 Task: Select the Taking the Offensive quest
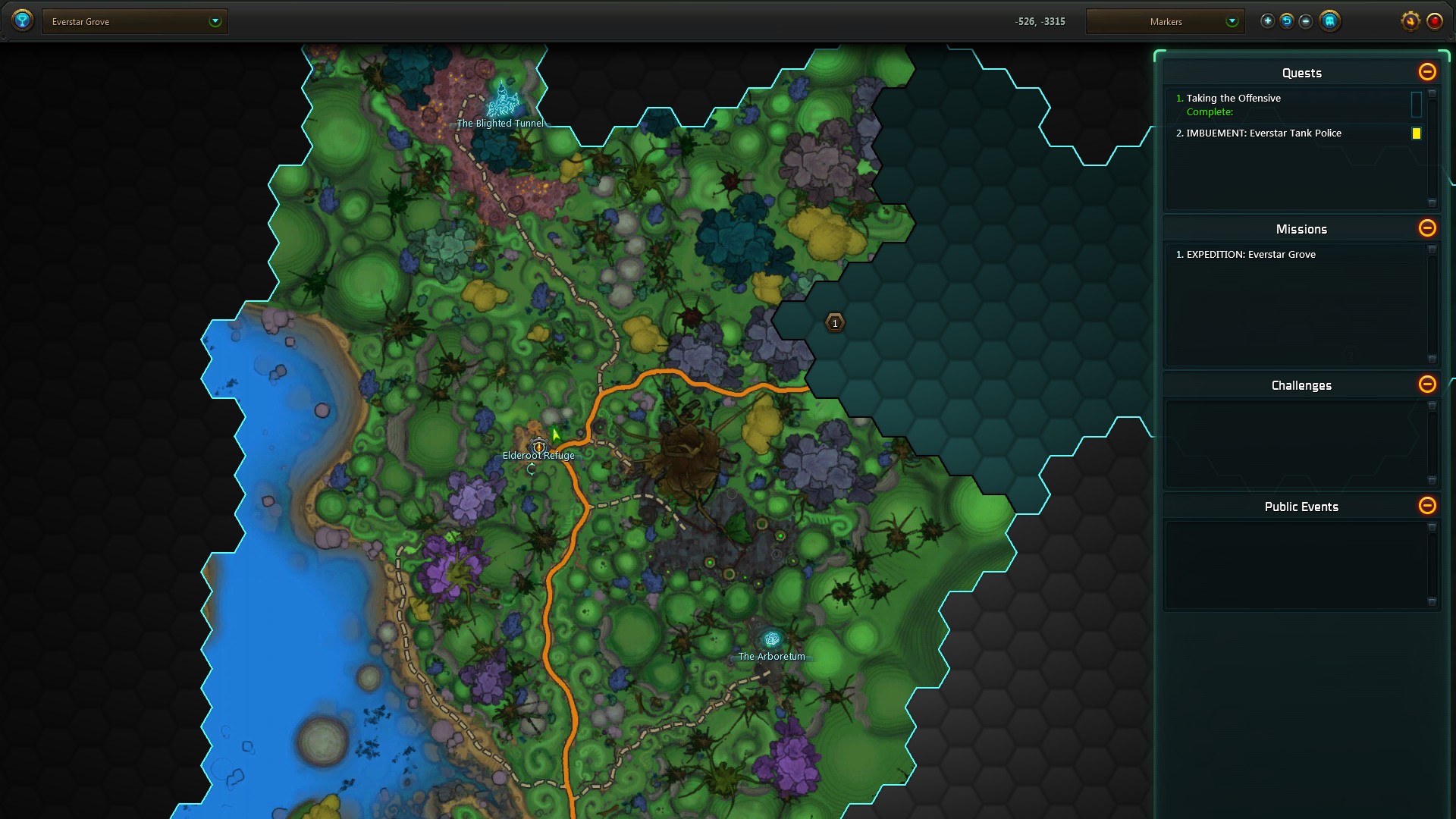1233,99
